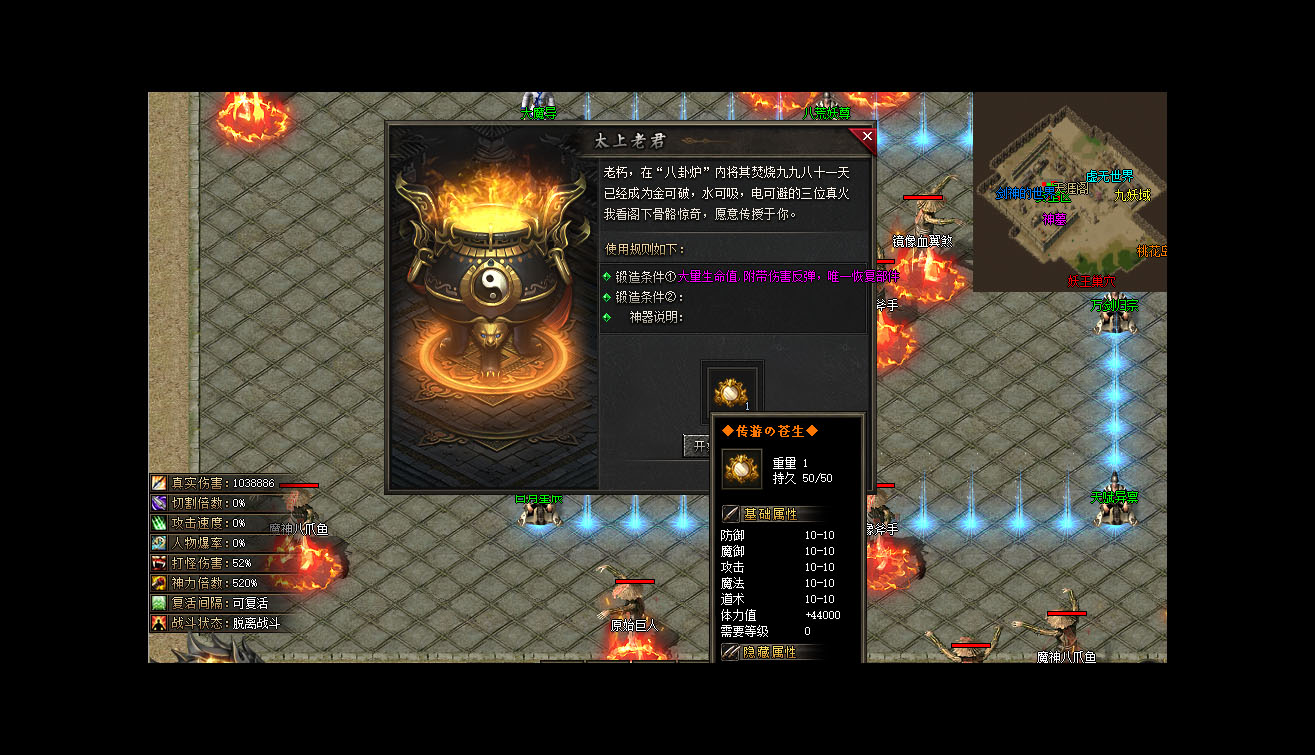Screen dimensions: 1315x755
Task: Choose the 九妖域 label on the minimap
Action: click(x=1132, y=195)
